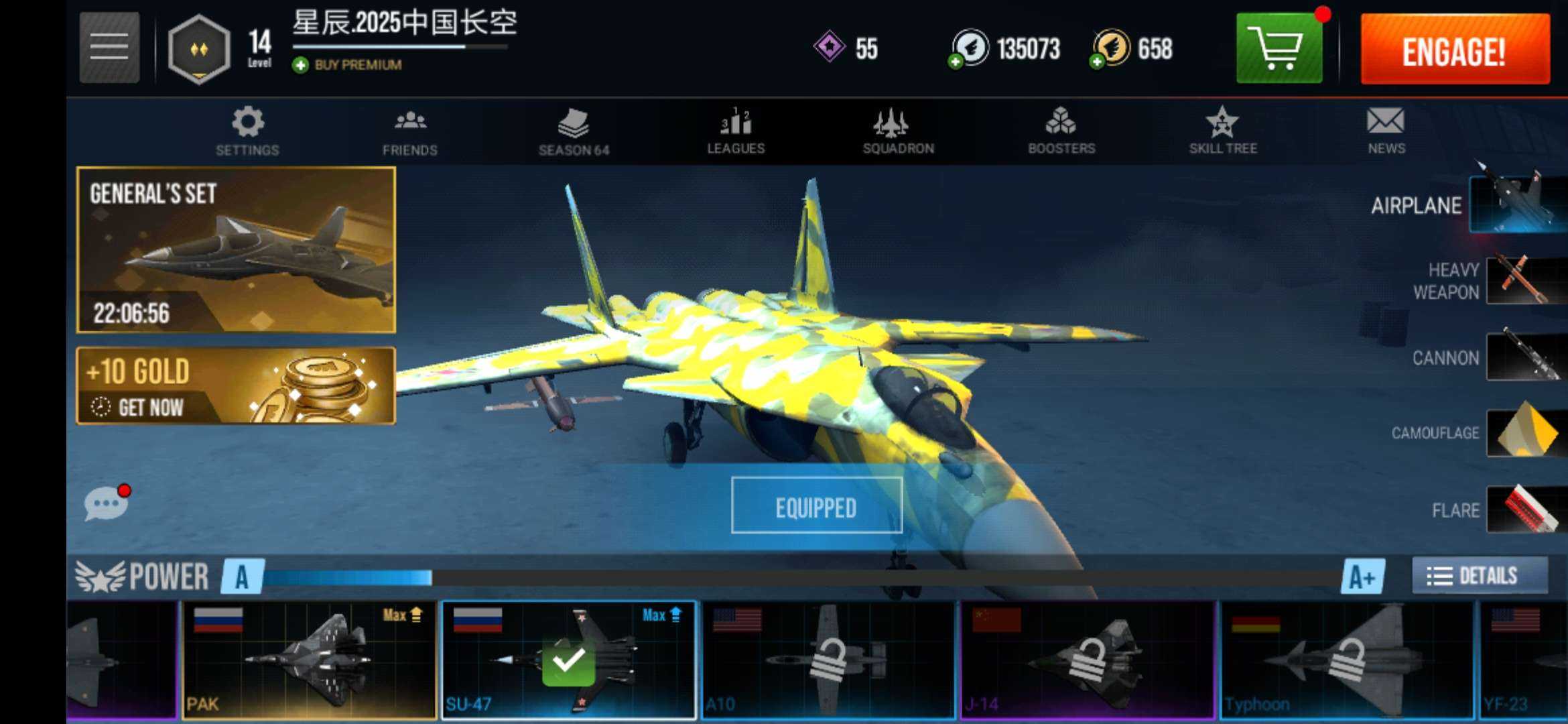Image resolution: width=1568 pixels, height=724 pixels.
Task: Open the shopping cart store
Action: [1279, 48]
